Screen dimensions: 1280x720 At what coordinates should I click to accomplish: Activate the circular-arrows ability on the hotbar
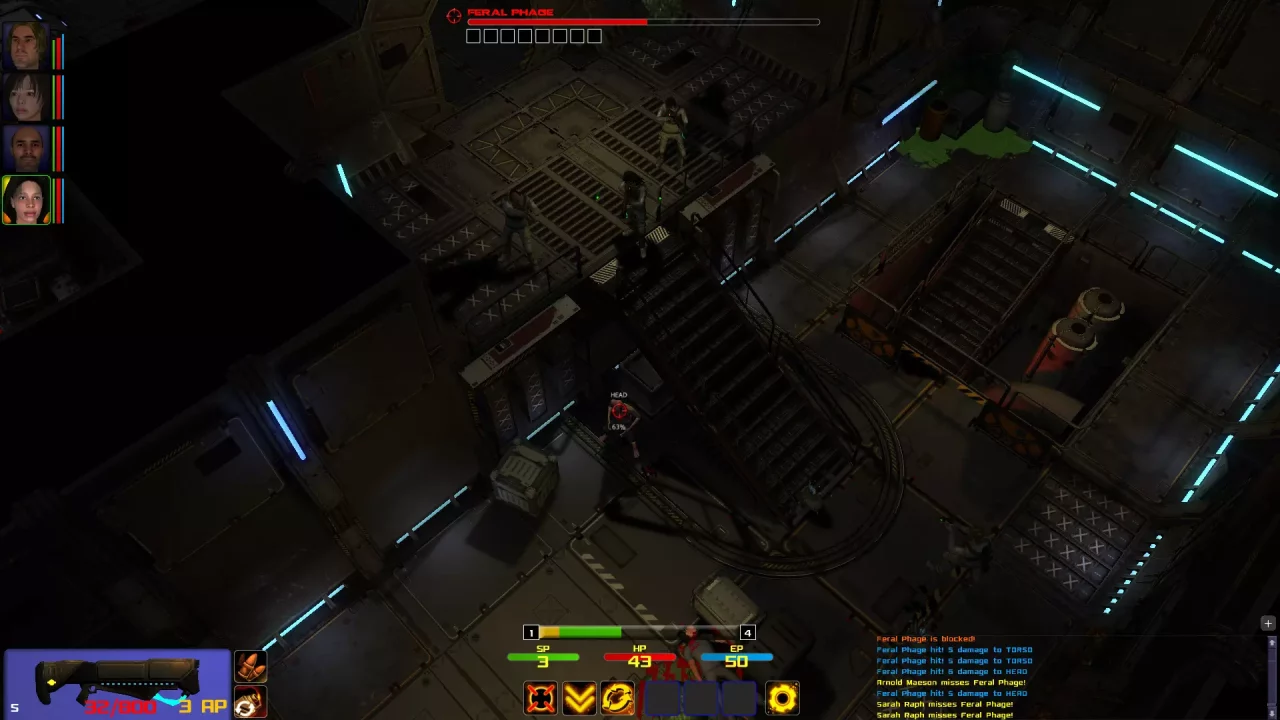[x=617, y=698]
